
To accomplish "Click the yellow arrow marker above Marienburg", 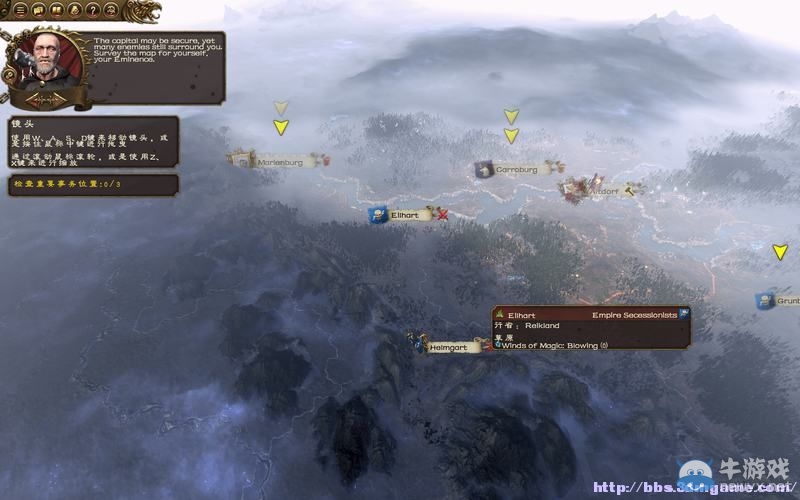I will [x=281, y=127].
